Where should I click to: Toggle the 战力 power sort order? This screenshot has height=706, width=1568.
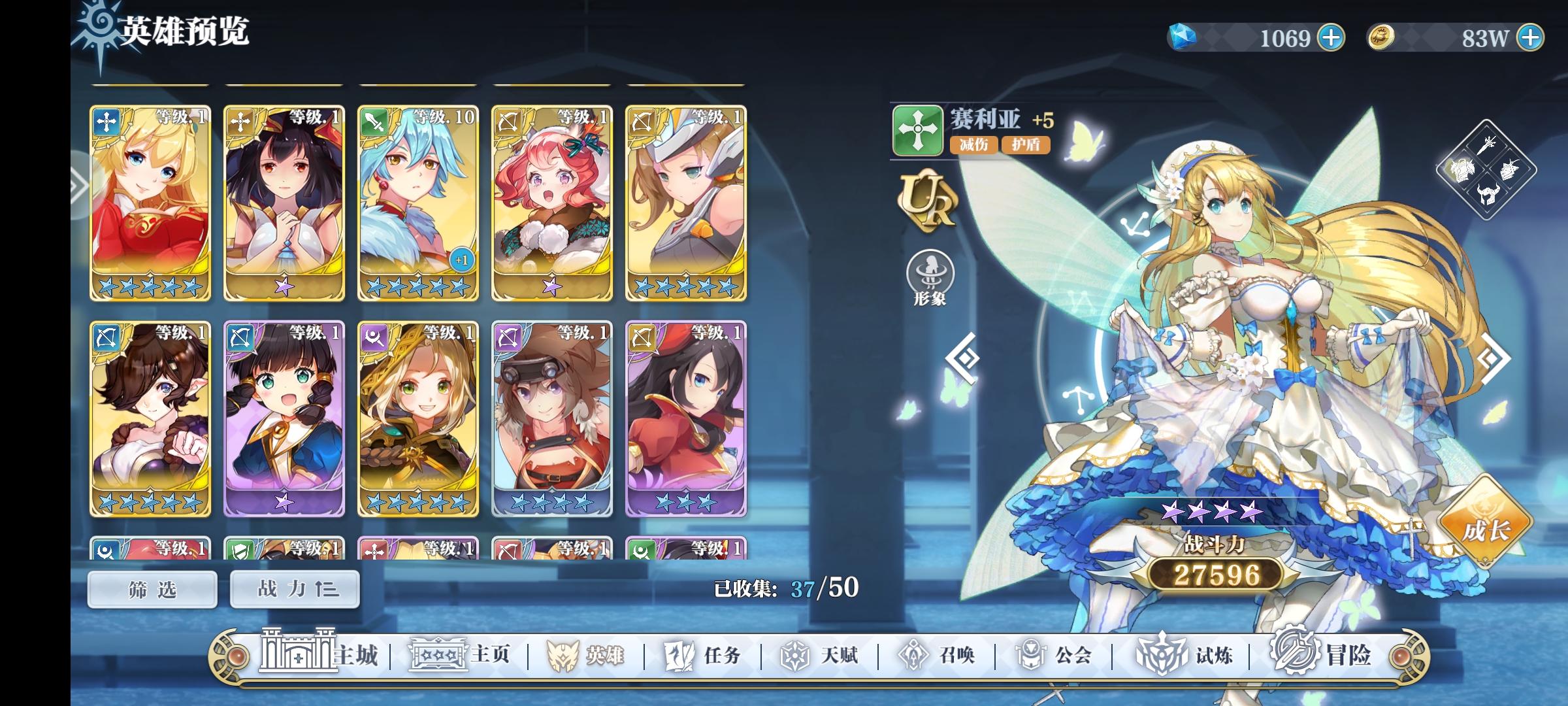pyautogui.click(x=293, y=588)
